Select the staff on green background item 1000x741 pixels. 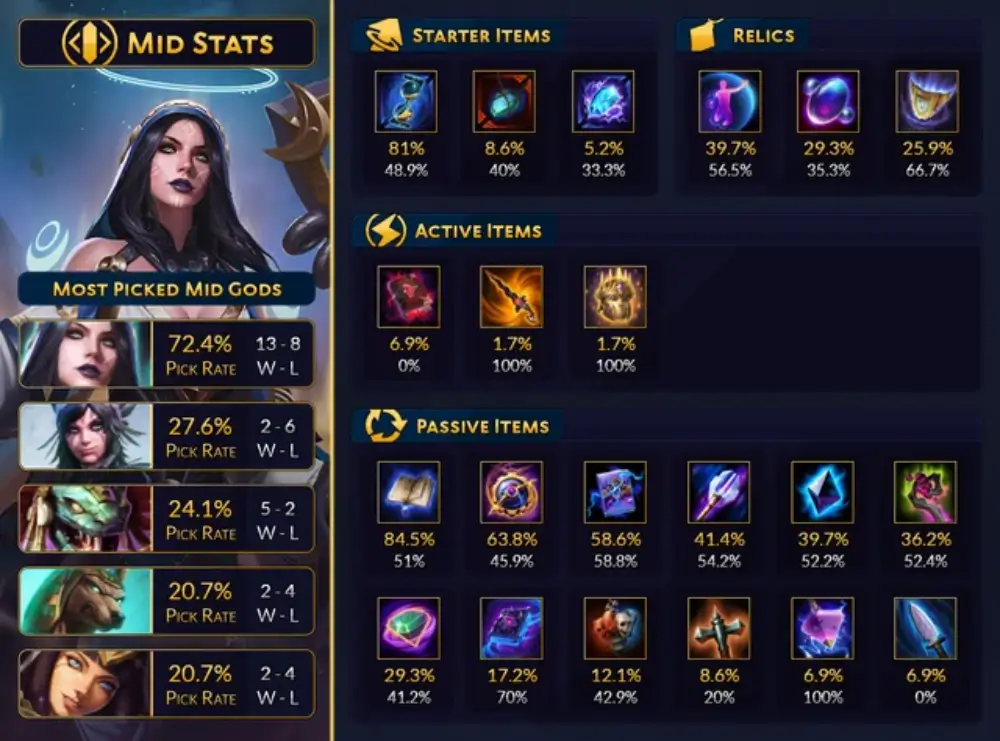[925, 492]
